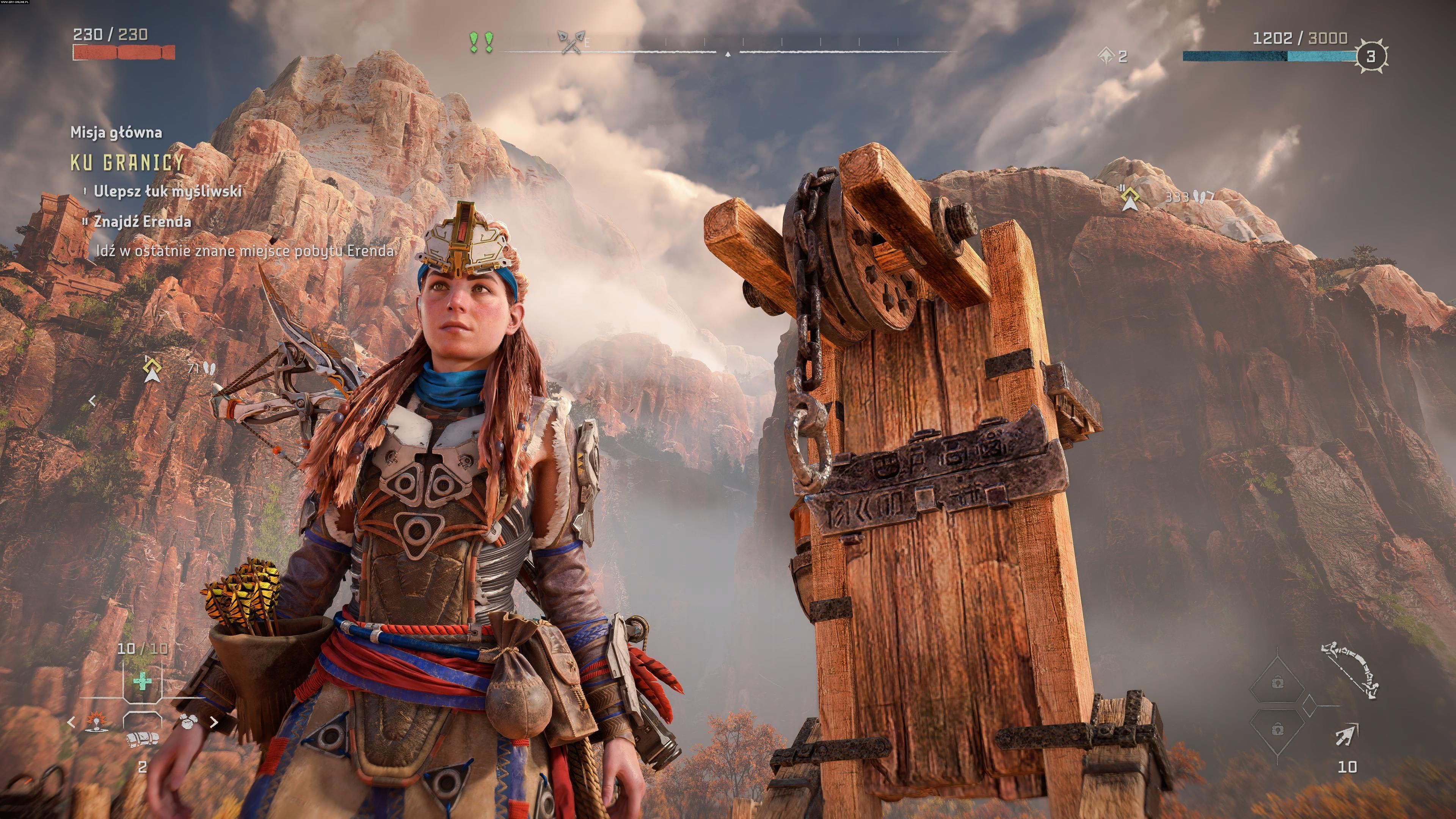Choose the arrow ammo type icon
The width and height of the screenshot is (1456, 819).
click(x=1347, y=736)
